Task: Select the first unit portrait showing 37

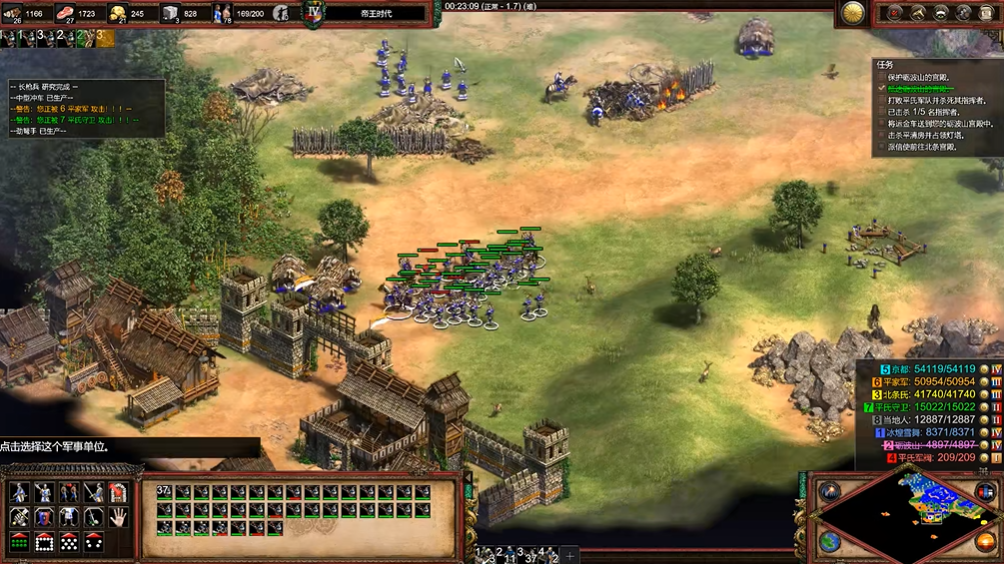Action: 165,493
